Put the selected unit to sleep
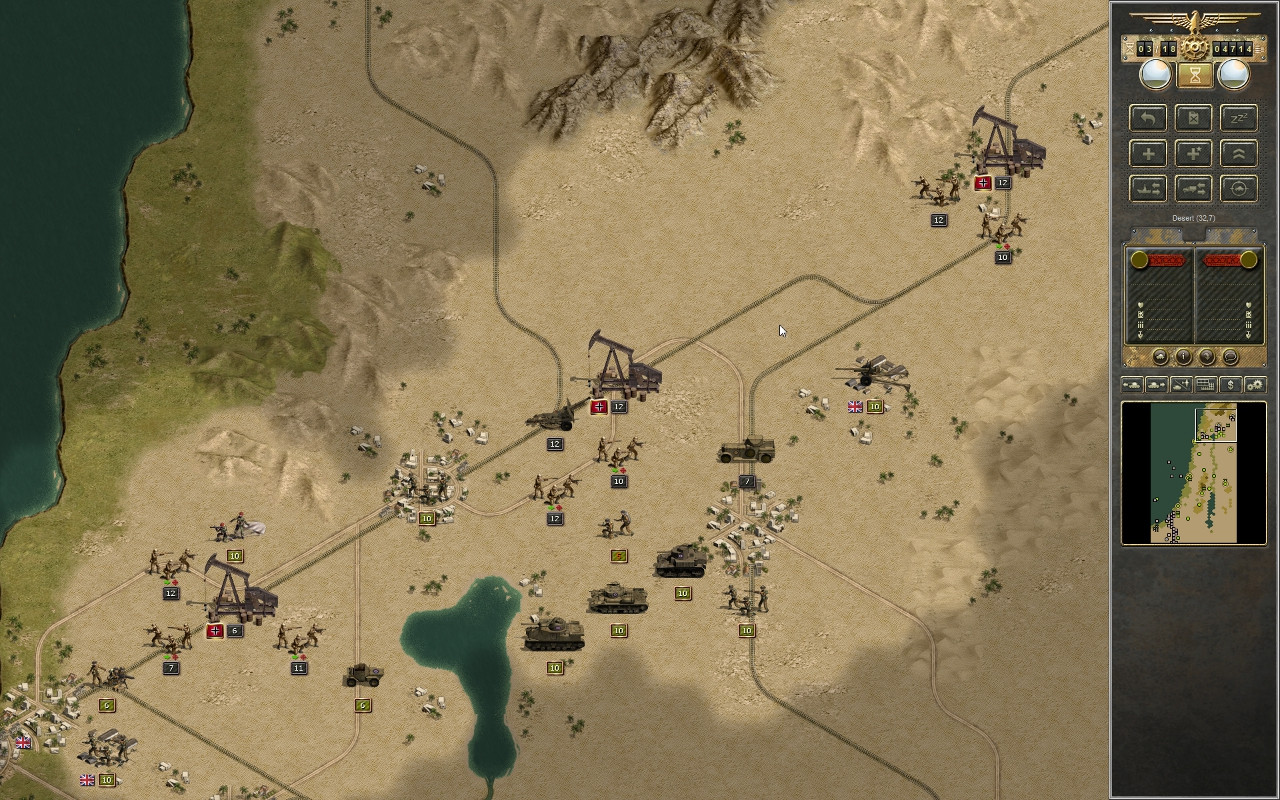1280x800 pixels. coord(1238,118)
